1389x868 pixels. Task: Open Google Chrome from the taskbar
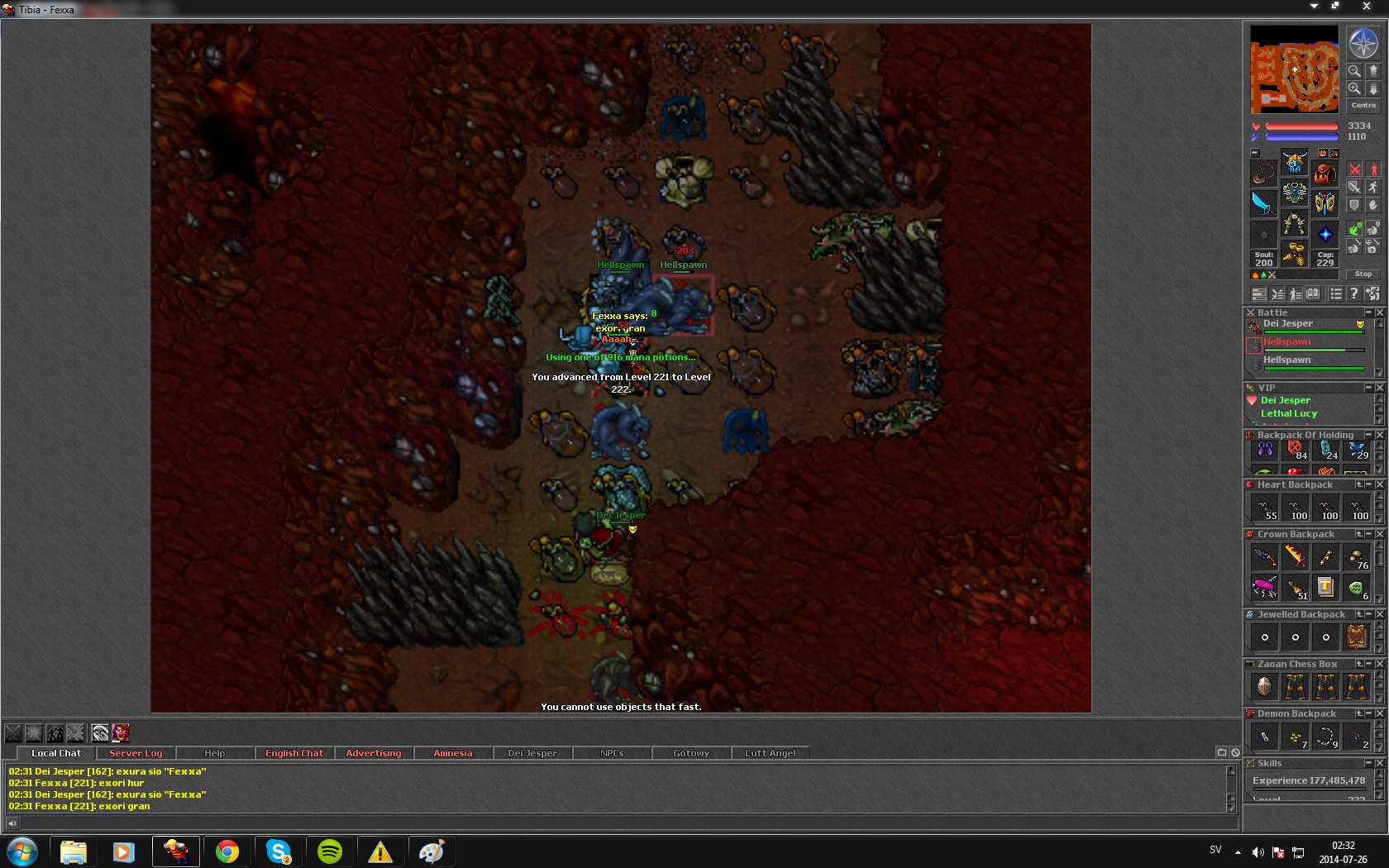[227, 851]
